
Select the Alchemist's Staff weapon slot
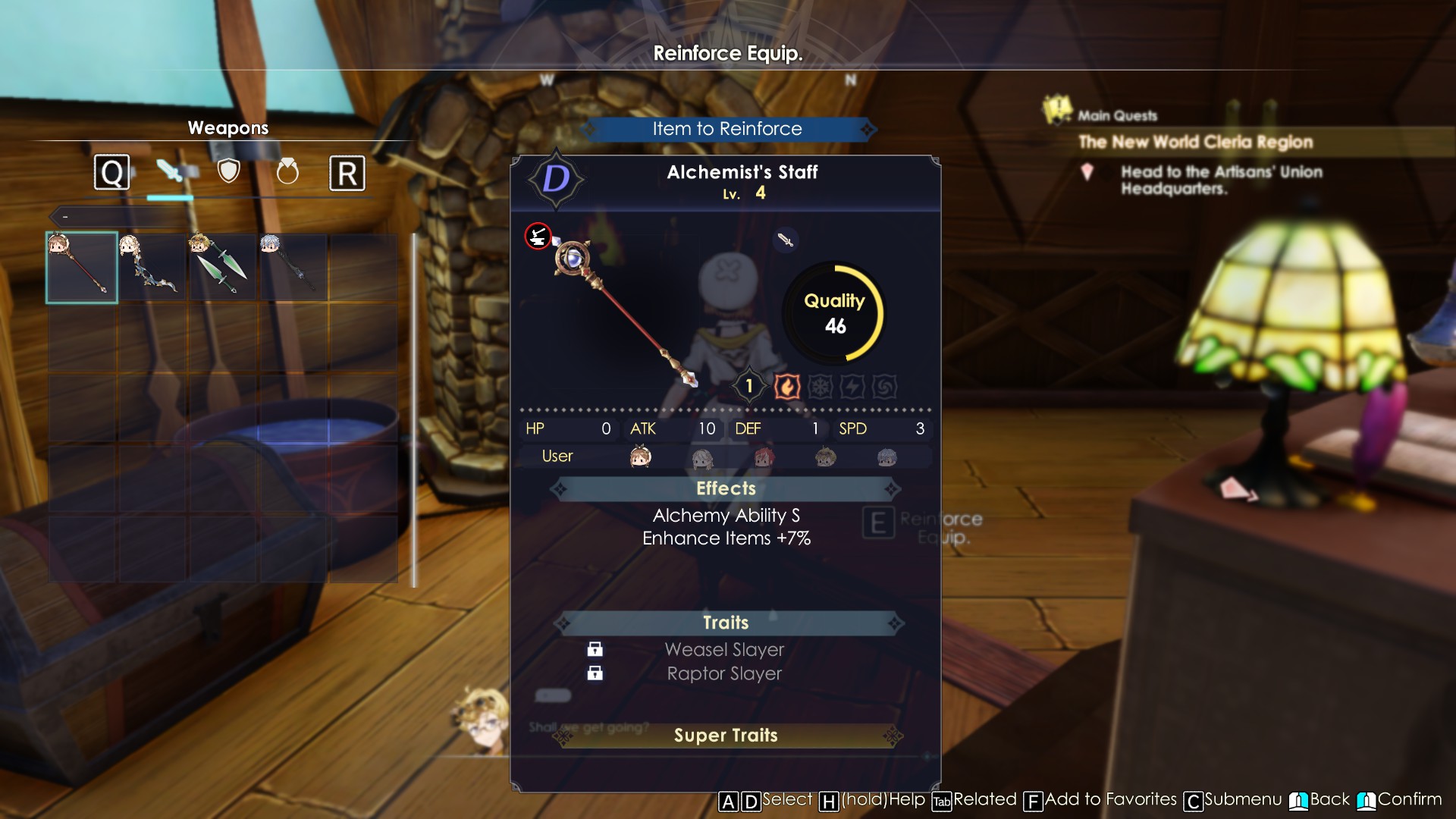[x=82, y=268]
